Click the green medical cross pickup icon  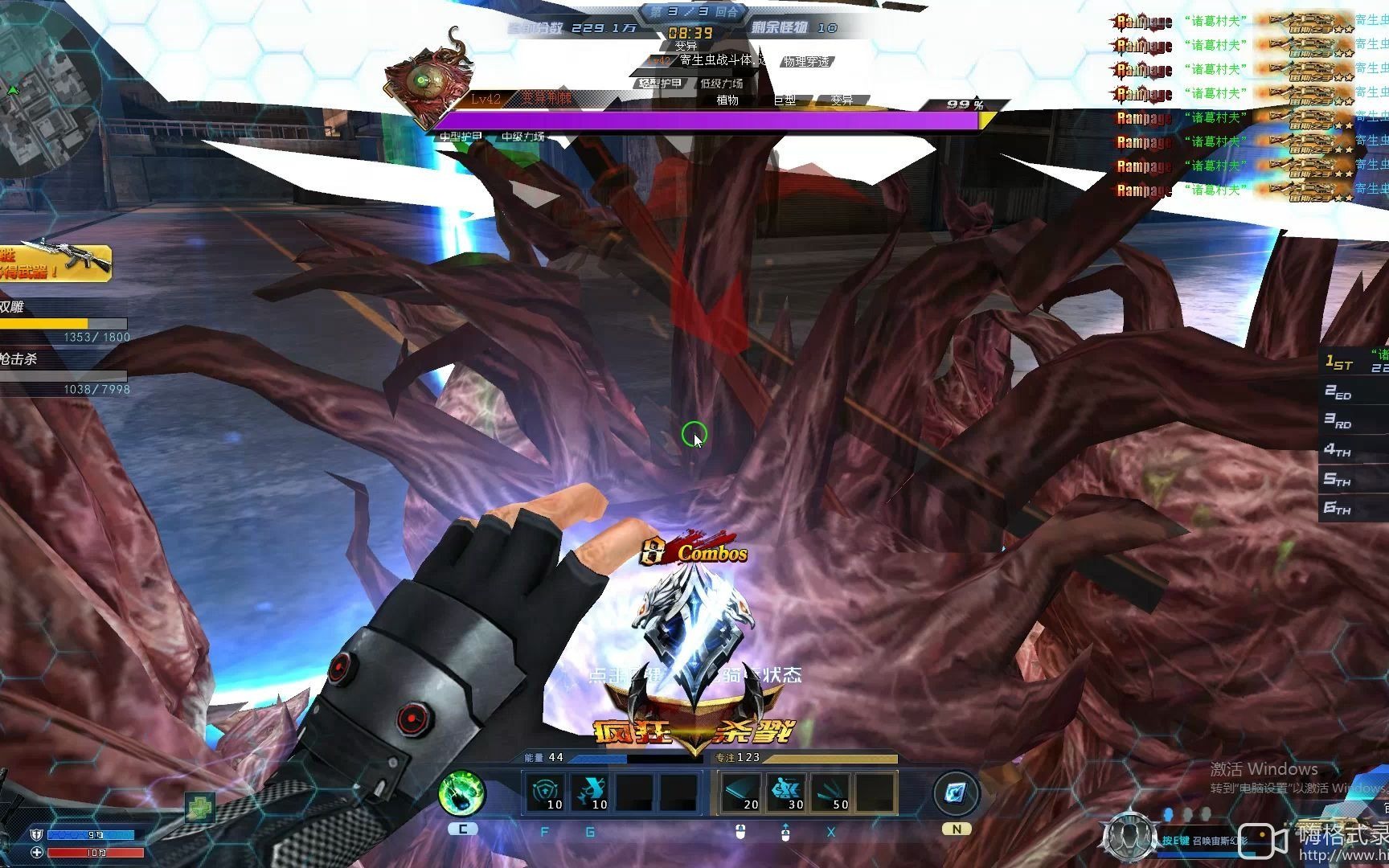(x=199, y=807)
